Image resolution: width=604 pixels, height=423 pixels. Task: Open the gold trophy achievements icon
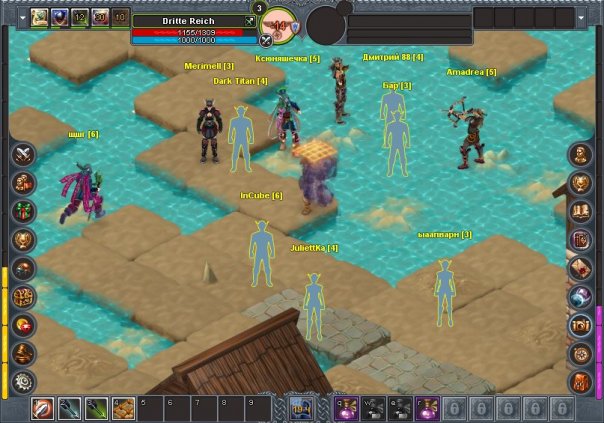pyautogui.click(x=23, y=240)
